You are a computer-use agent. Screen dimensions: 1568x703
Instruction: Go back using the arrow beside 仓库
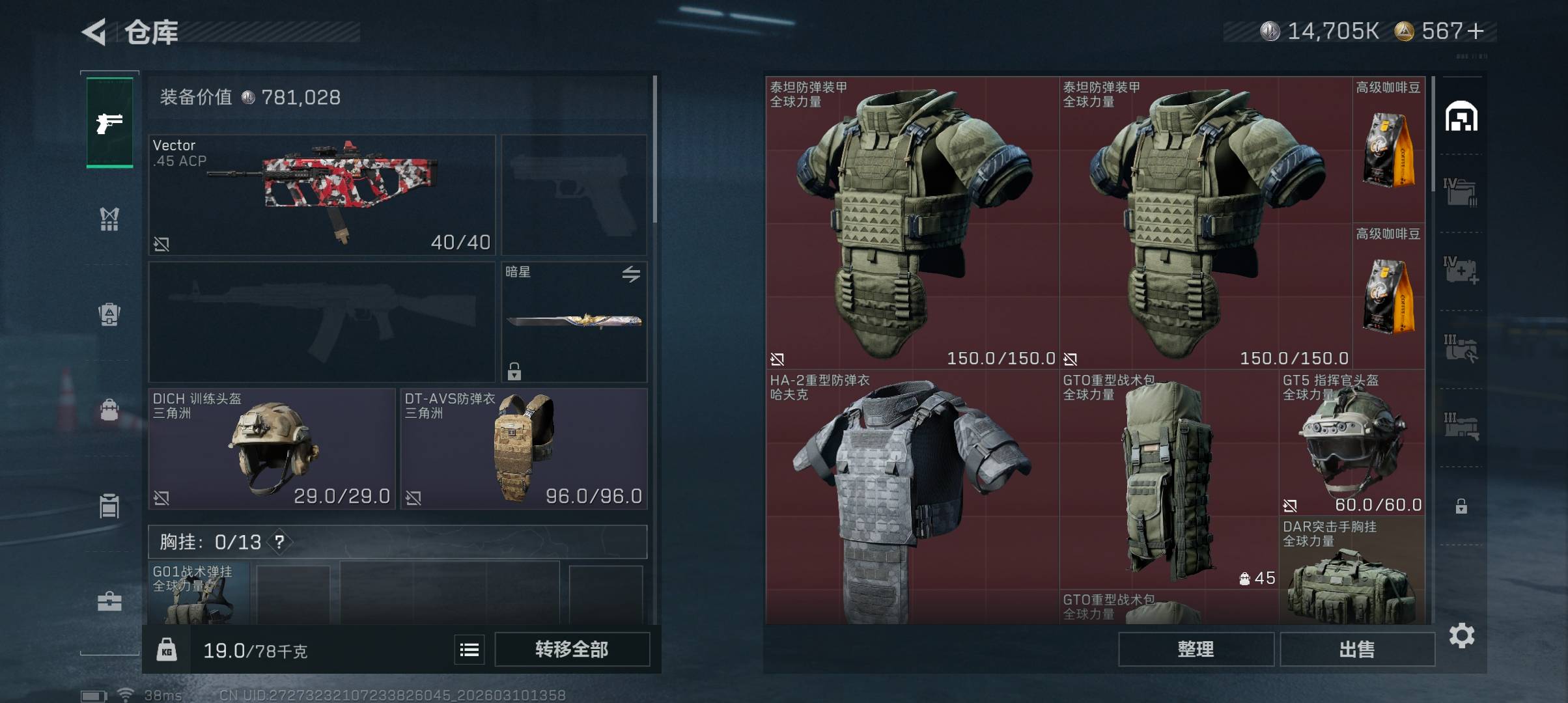(x=94, y=32)
